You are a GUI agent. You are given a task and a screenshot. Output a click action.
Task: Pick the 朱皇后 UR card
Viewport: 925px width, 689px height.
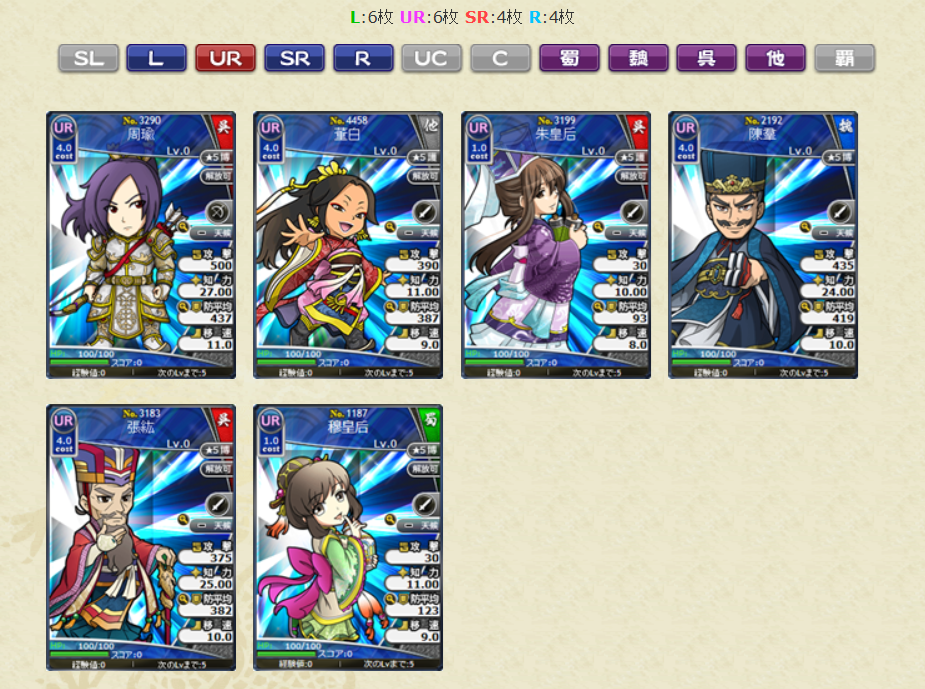(556, 245)
